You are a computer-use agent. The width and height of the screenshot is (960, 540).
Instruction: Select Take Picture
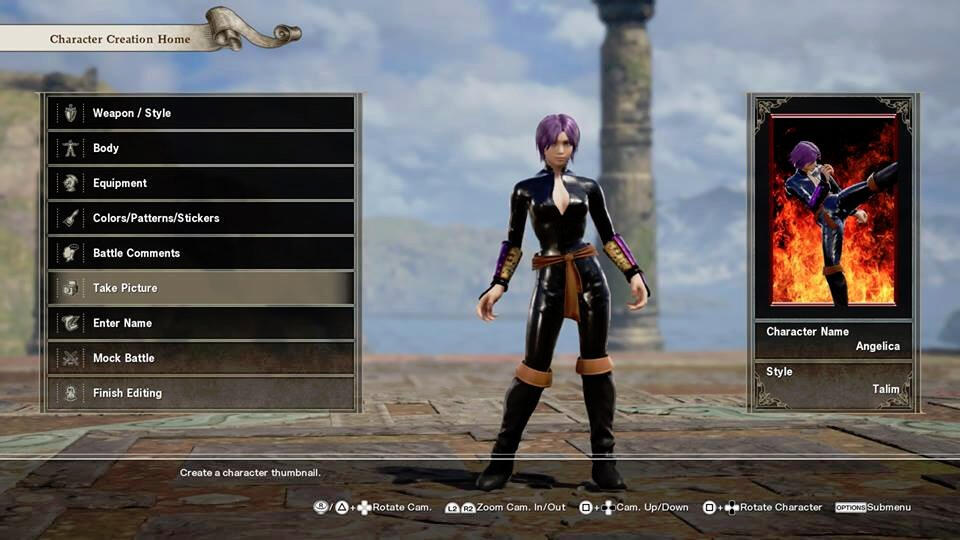pyautogui.click(x=200, y=288)
